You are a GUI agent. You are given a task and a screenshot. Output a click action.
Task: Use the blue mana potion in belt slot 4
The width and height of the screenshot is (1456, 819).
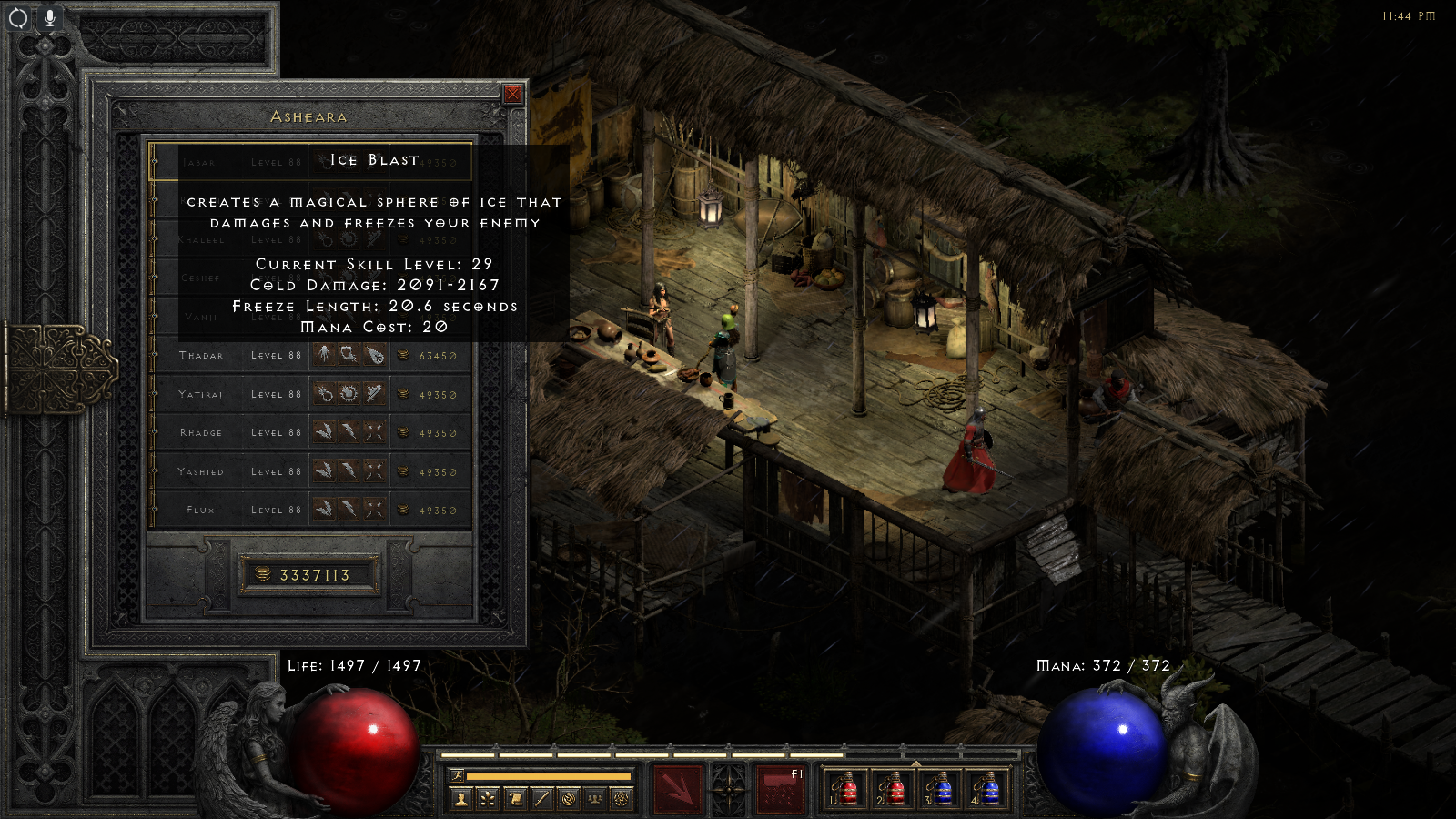click(987, 789)
